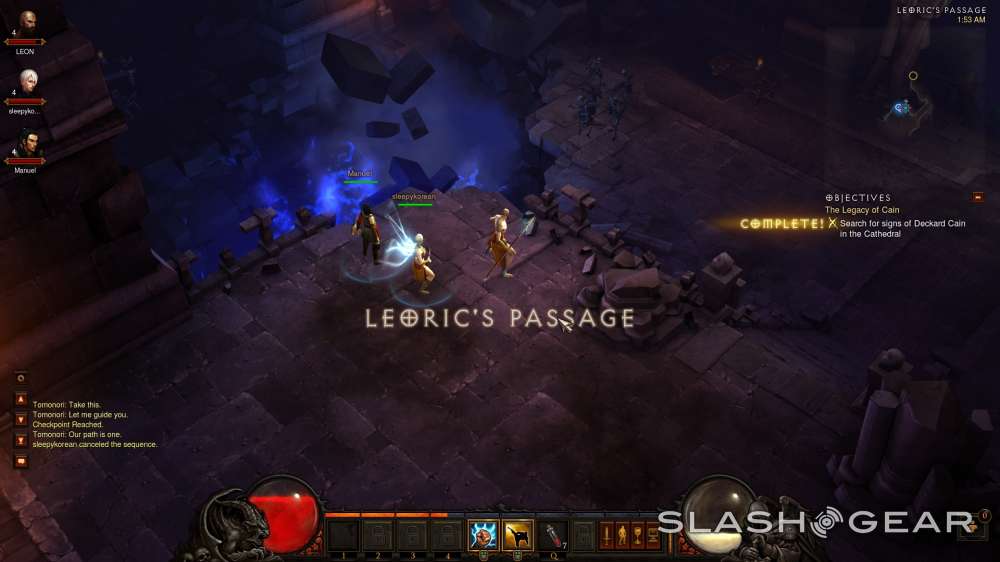The image size is (1000, 562).
Task: Open The Legacy of Cain quest
Action: (x=862, y=210)
